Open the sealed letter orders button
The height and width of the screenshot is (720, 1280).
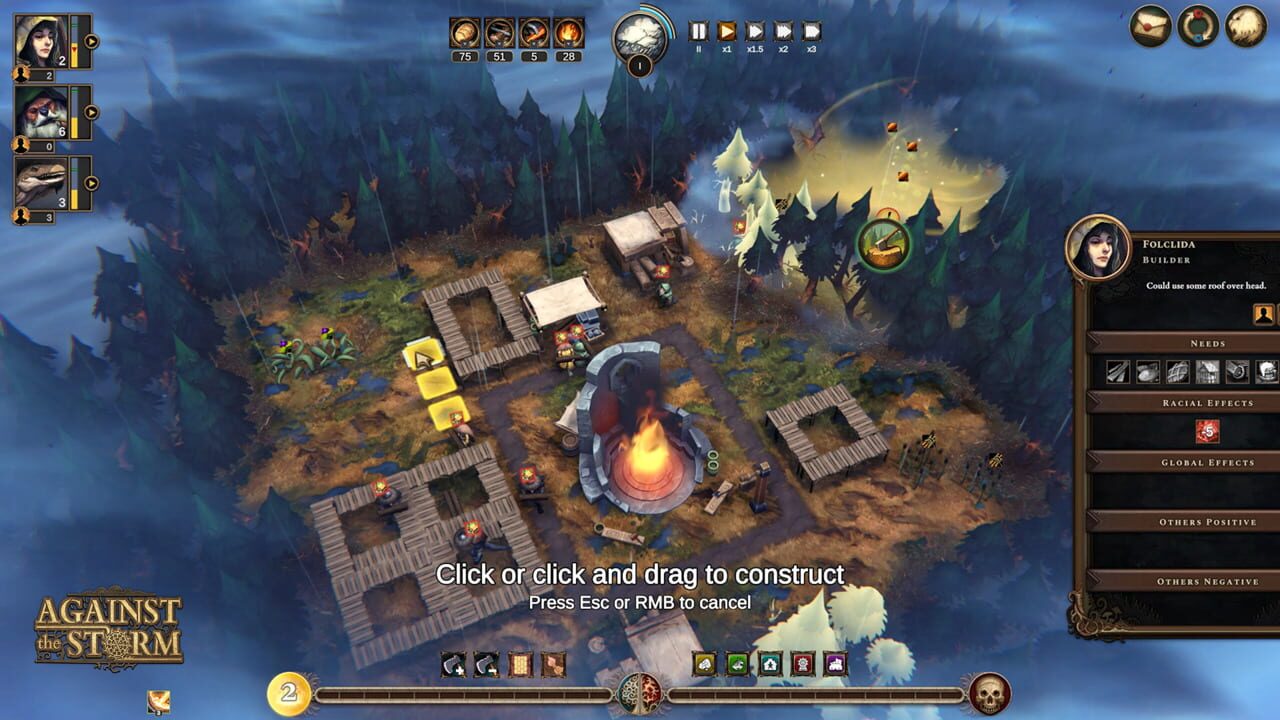pos(1150,26)
